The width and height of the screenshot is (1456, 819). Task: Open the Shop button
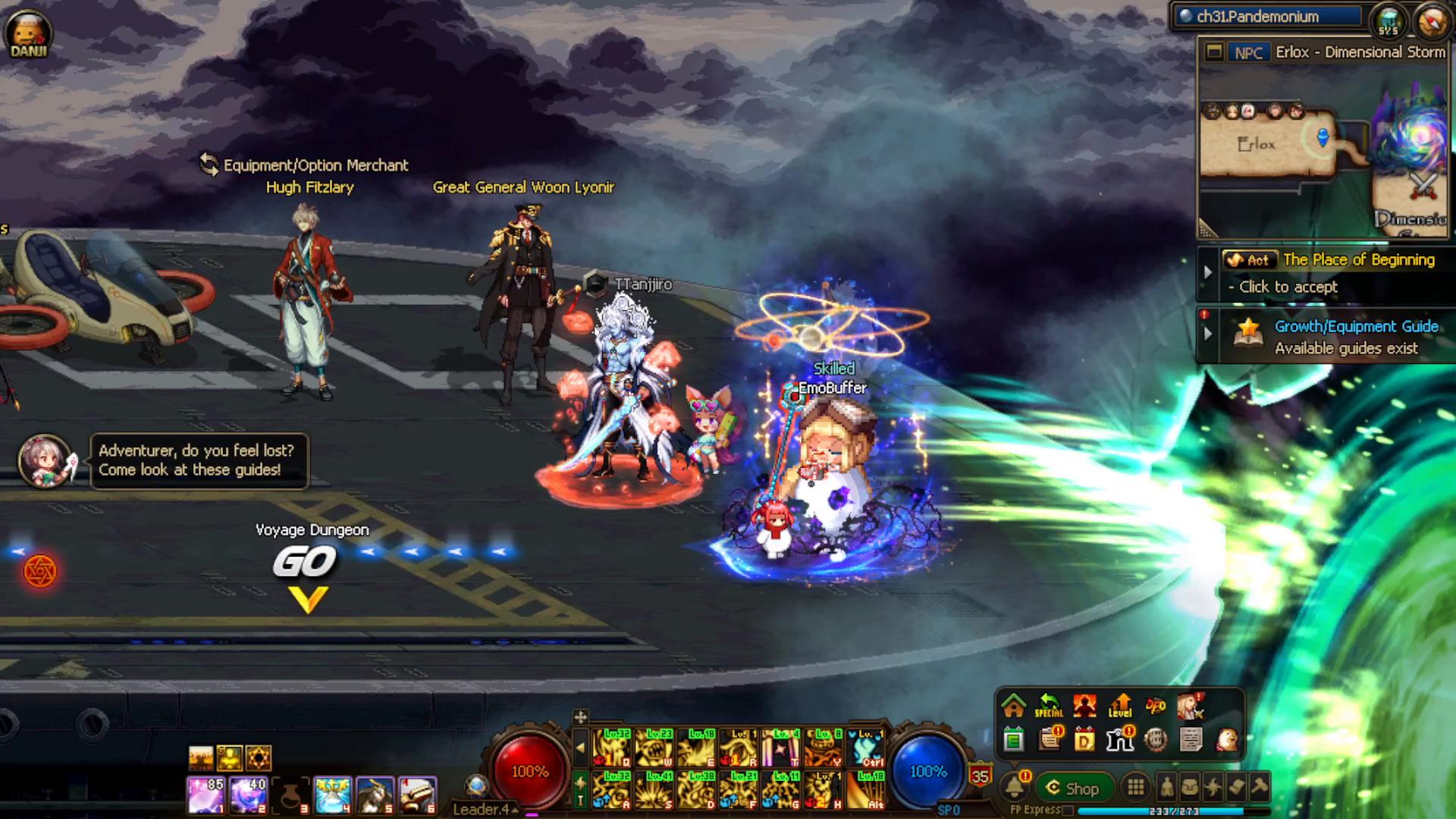tap(1074, 788)
